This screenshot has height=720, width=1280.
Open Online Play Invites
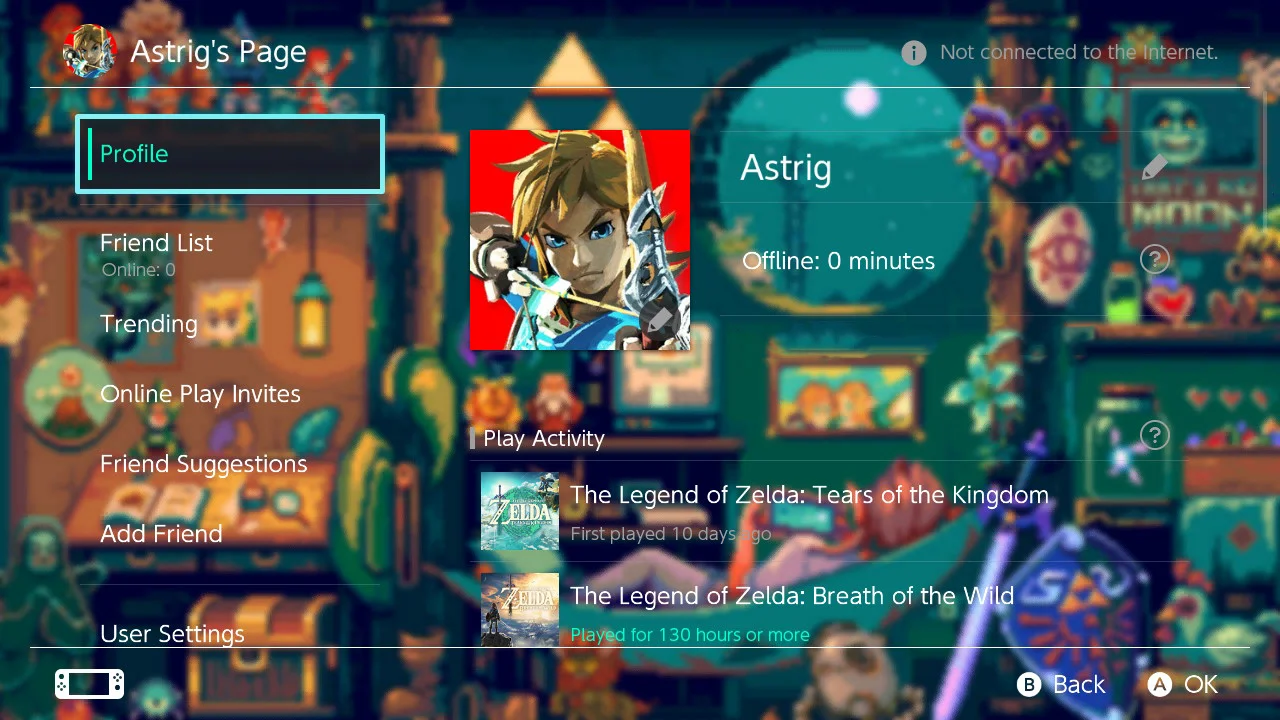200,394
